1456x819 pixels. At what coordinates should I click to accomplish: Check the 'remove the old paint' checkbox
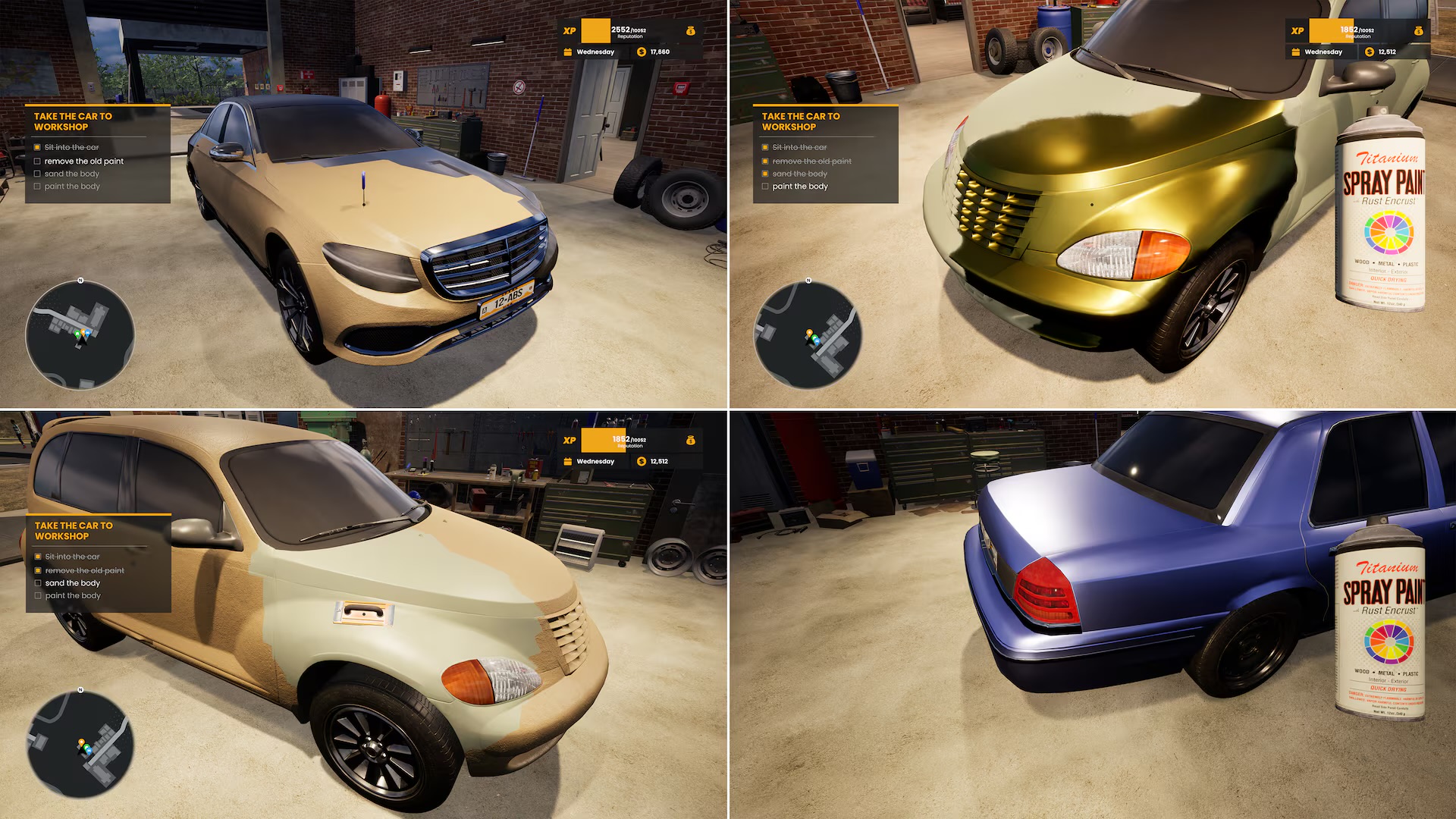[x=38, y=161]
